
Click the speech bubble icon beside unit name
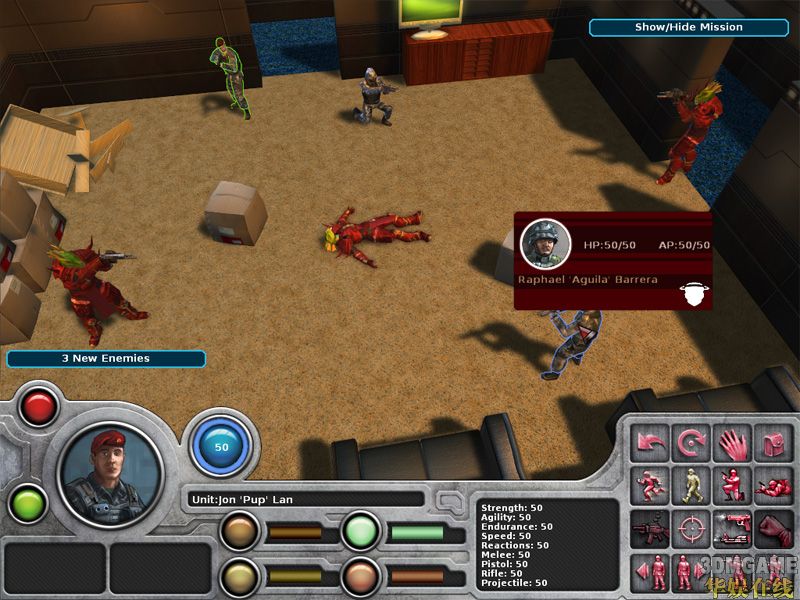point(450,498)
